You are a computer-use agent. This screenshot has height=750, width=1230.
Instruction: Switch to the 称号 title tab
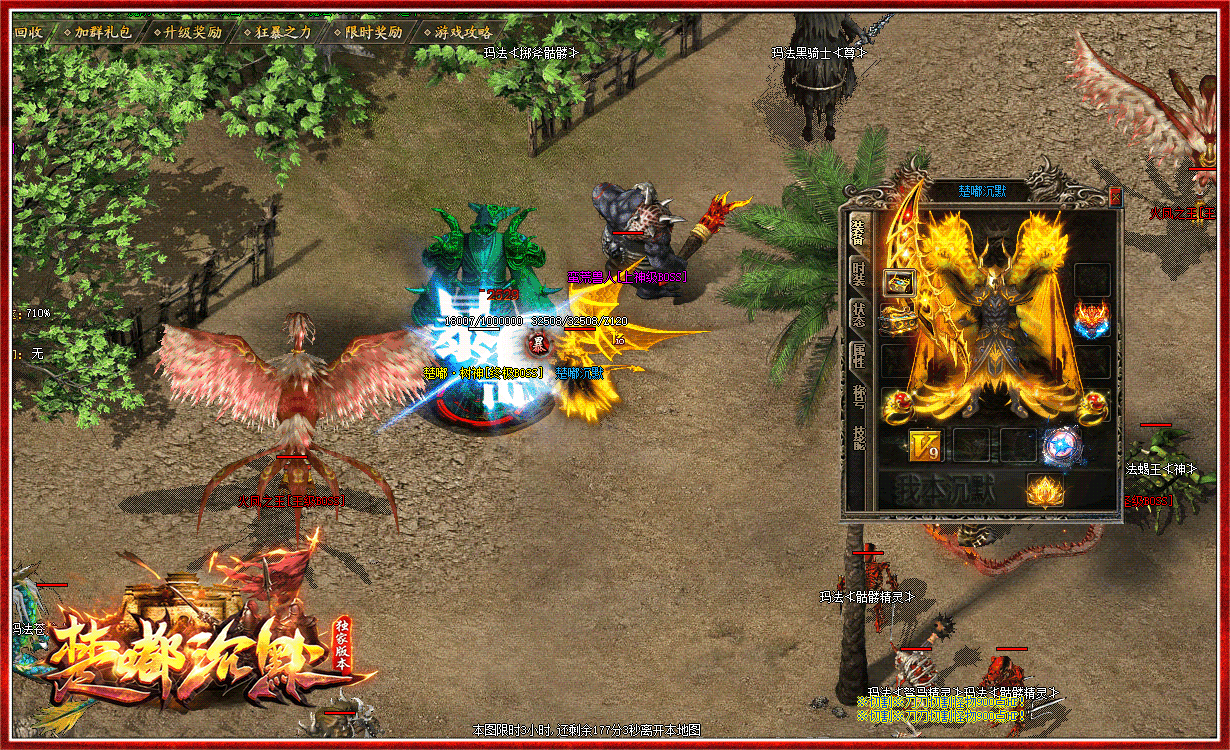pos(858,396)
